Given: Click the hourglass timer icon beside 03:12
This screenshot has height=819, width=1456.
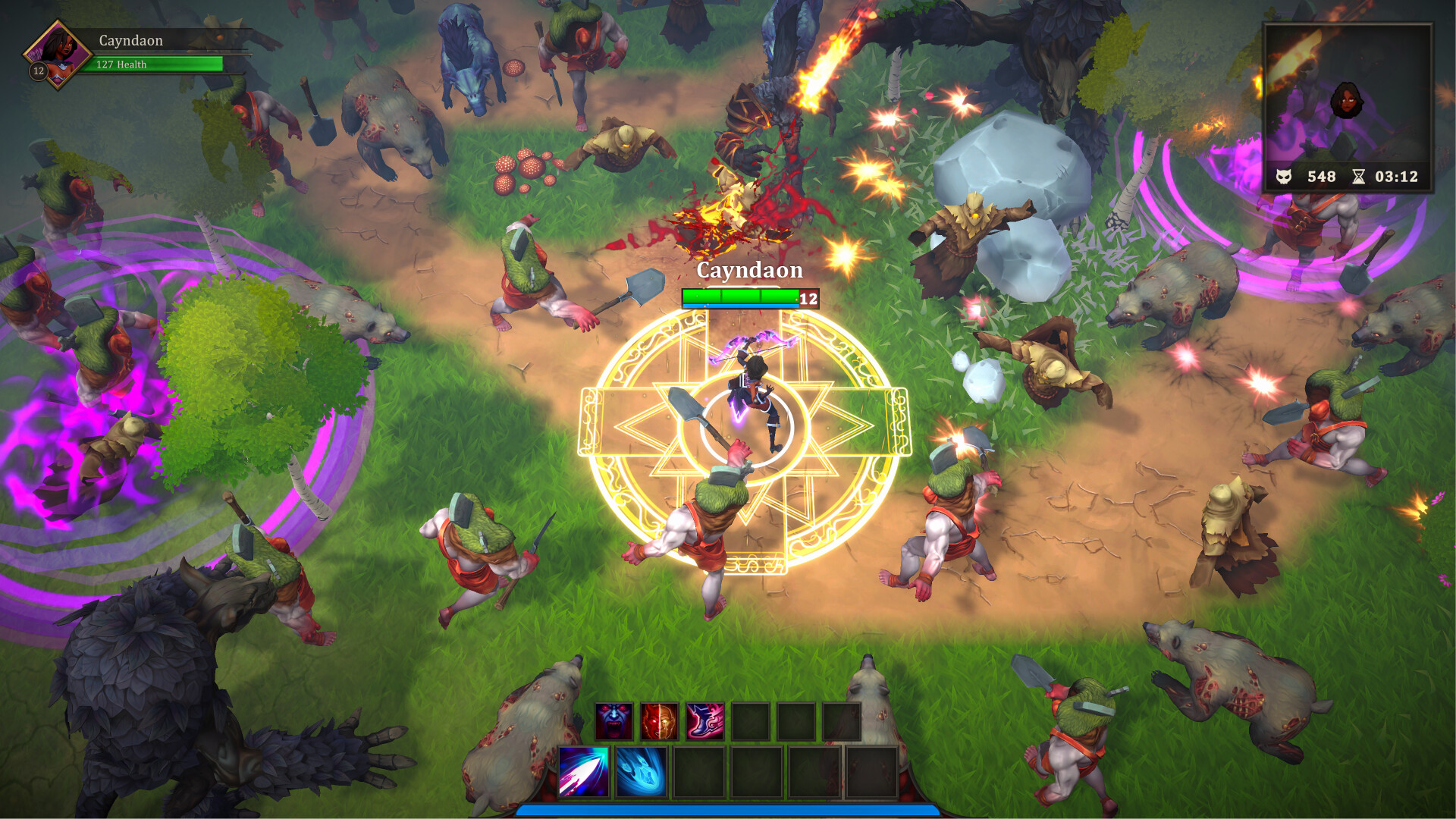Looking at the screenshot, I should click(x=1359, y=177).
